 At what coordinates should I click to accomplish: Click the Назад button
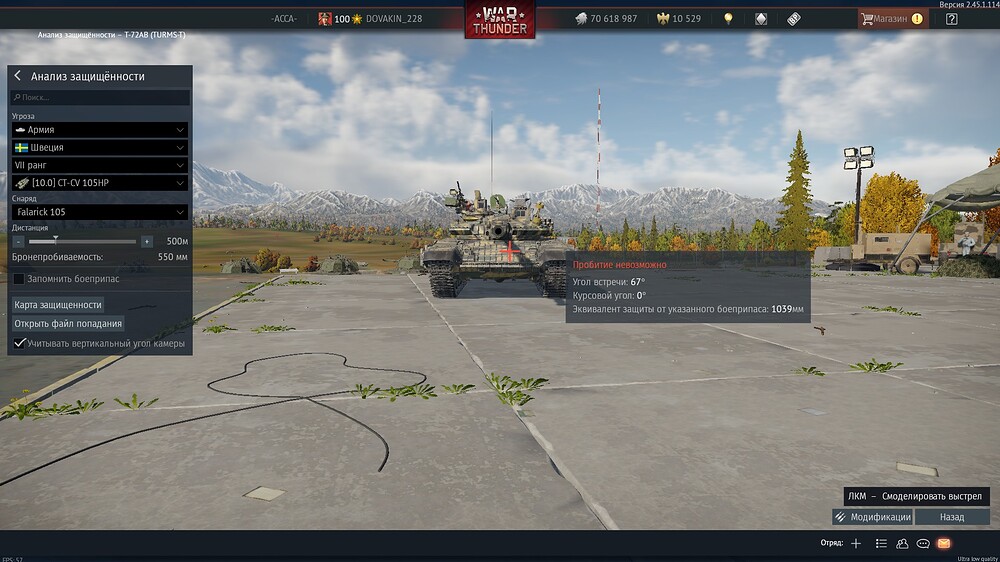(x=952, y=517)
